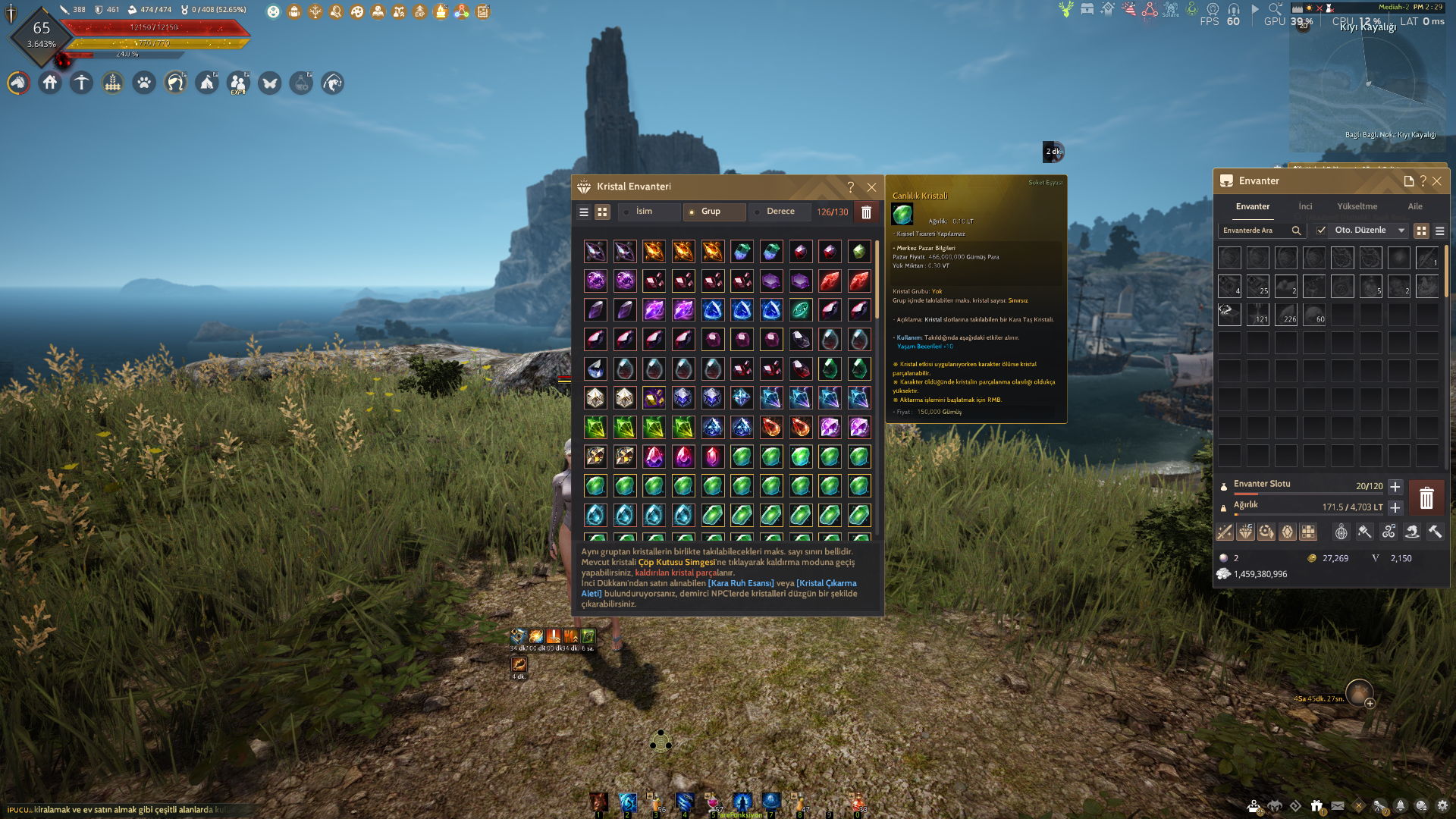
Task: Open the Aile tab in Envanter
Action: coord(1415,206)
